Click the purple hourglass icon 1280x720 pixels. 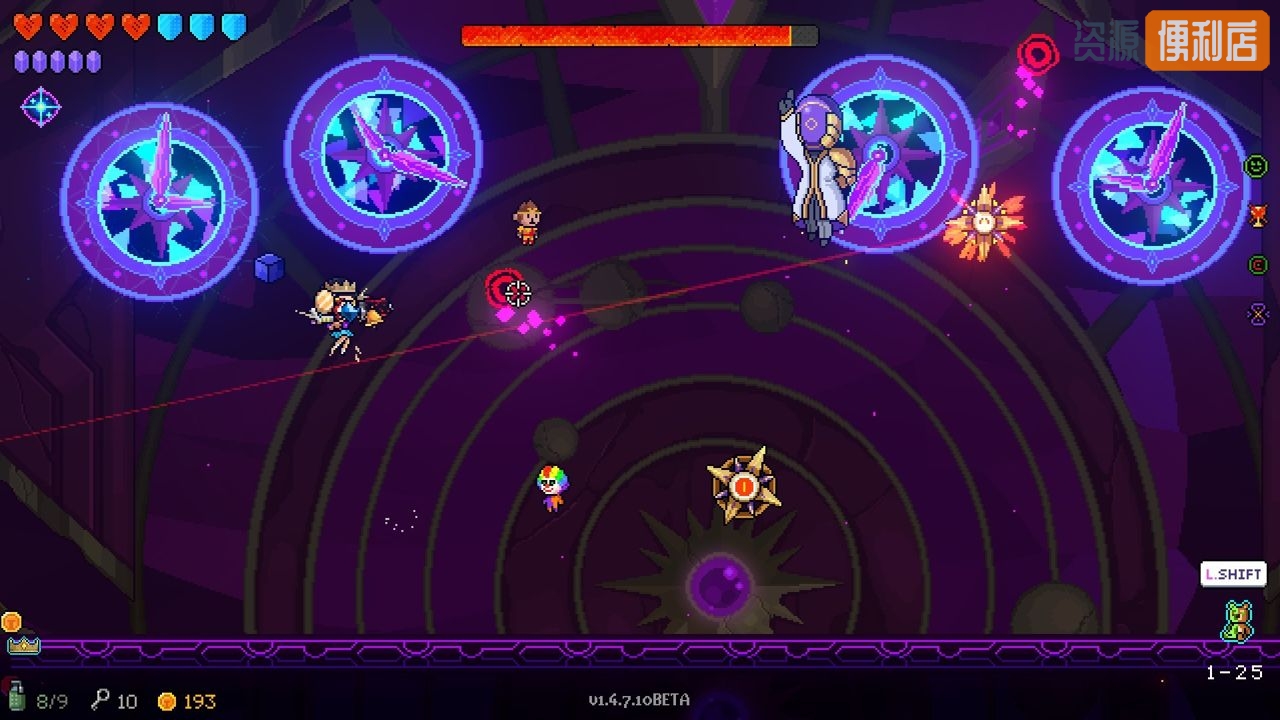[x=1258, y=314]
